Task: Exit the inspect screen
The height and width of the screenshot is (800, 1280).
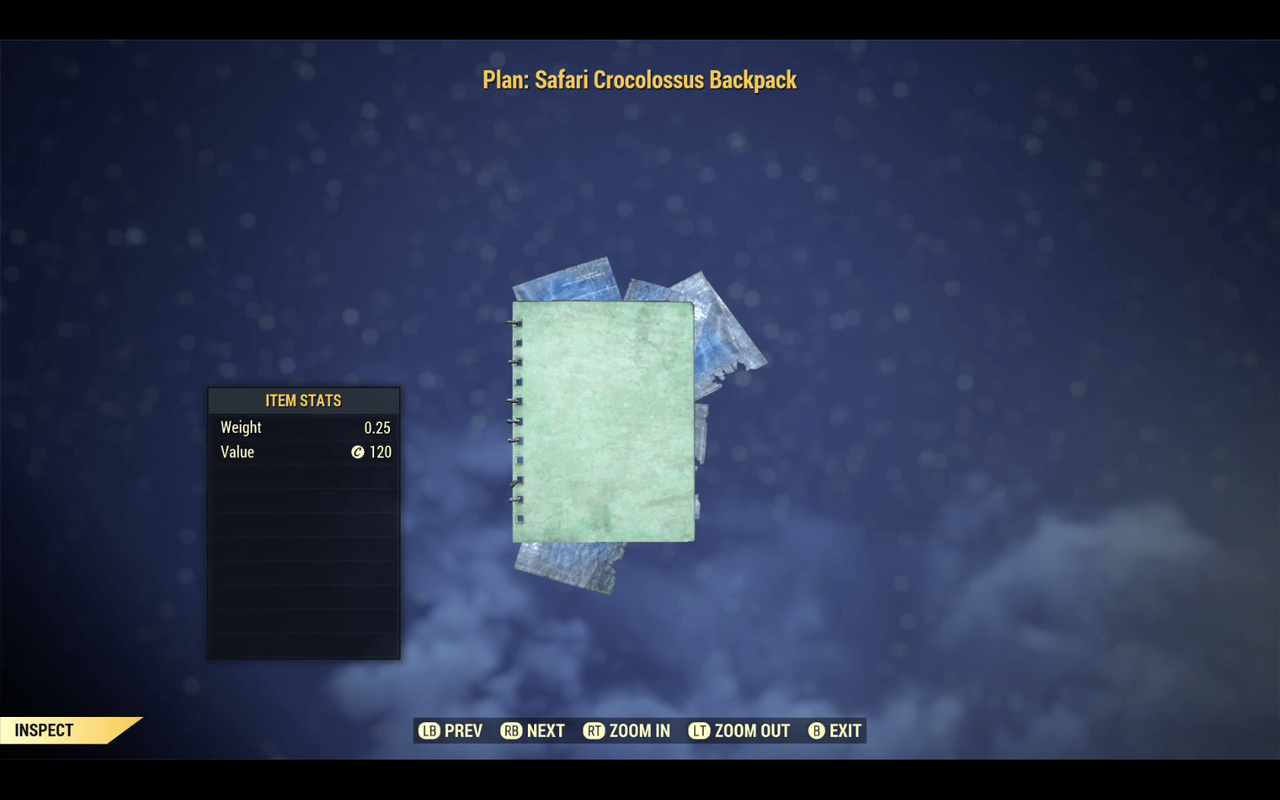Action: point(834,731)
